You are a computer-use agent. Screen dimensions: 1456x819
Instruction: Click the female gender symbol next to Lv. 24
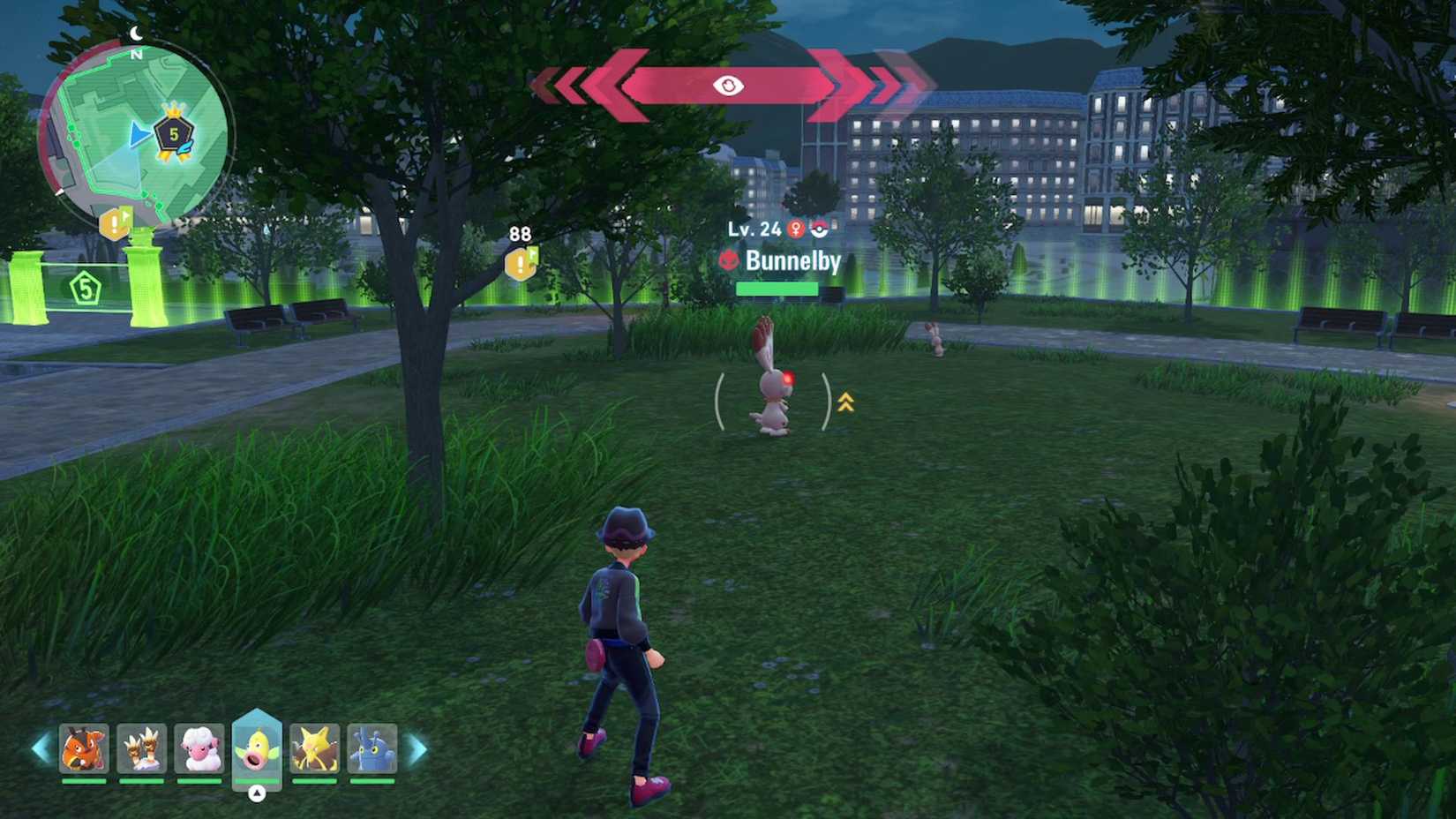pyautogui.click(x=795, y=230)
